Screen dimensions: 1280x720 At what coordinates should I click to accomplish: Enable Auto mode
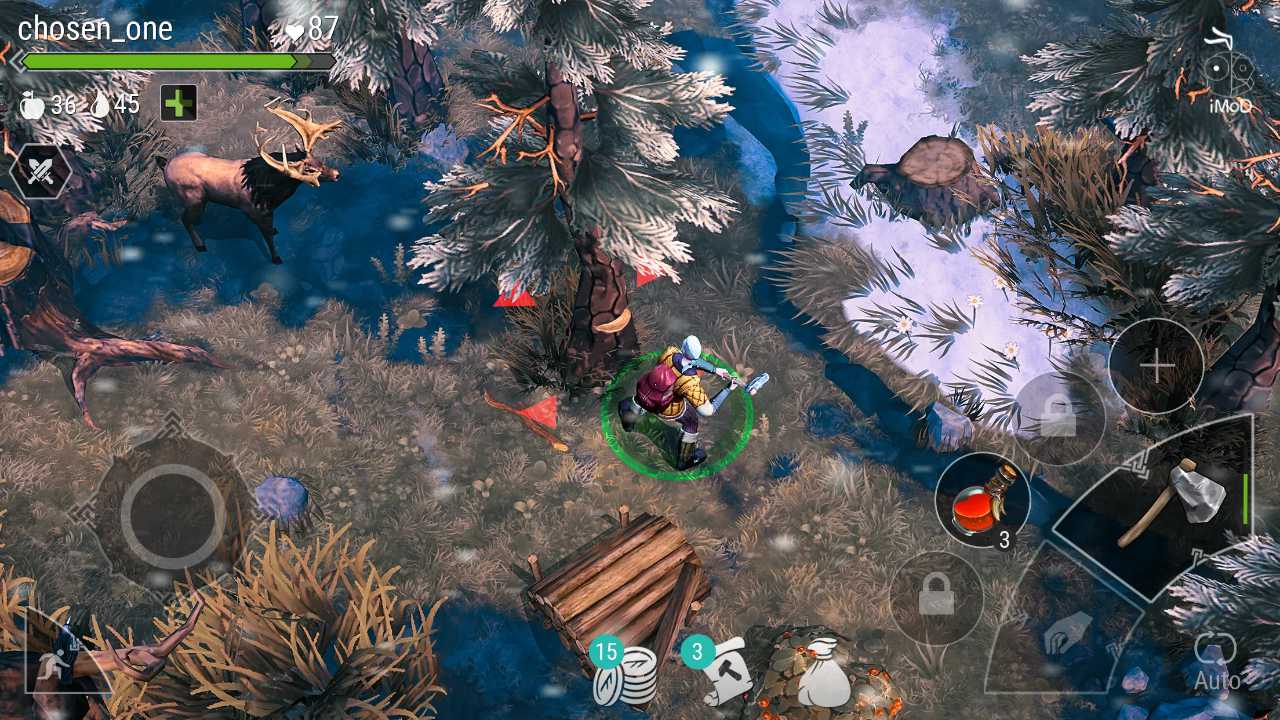tap(1216, 663)
